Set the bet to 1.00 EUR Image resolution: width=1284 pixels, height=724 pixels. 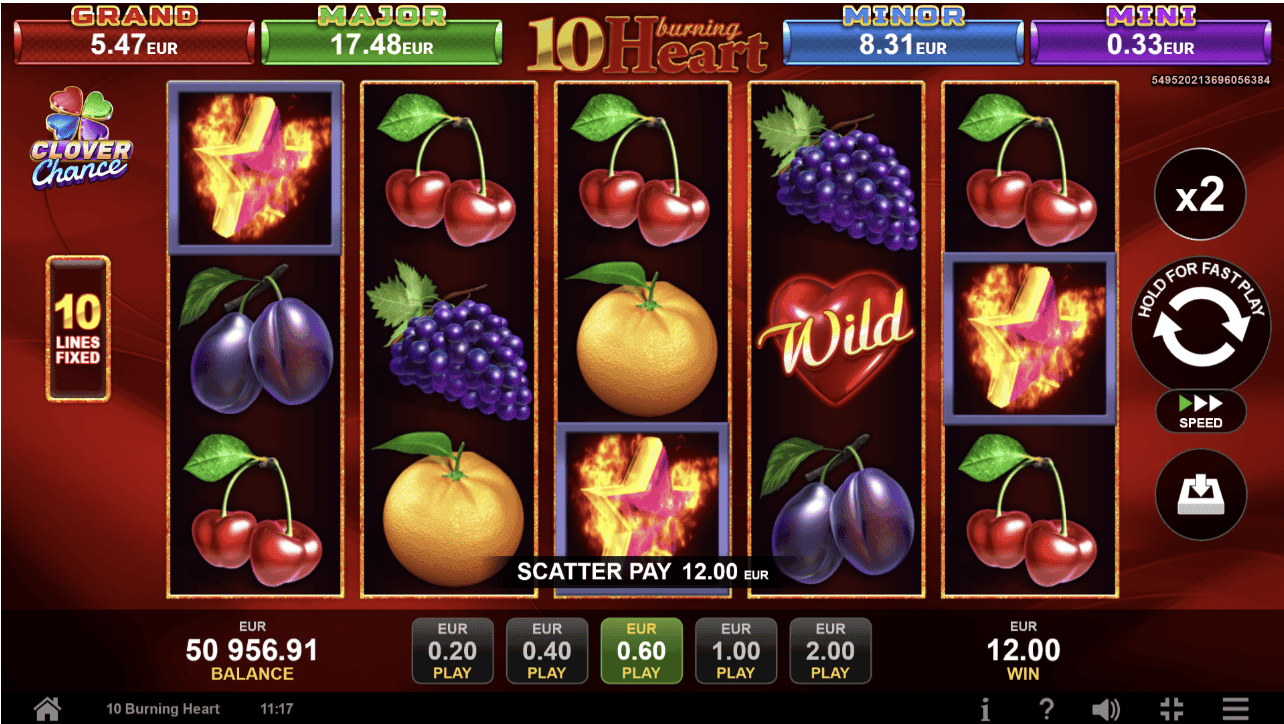pyautogui.click(x=735, y=650)
